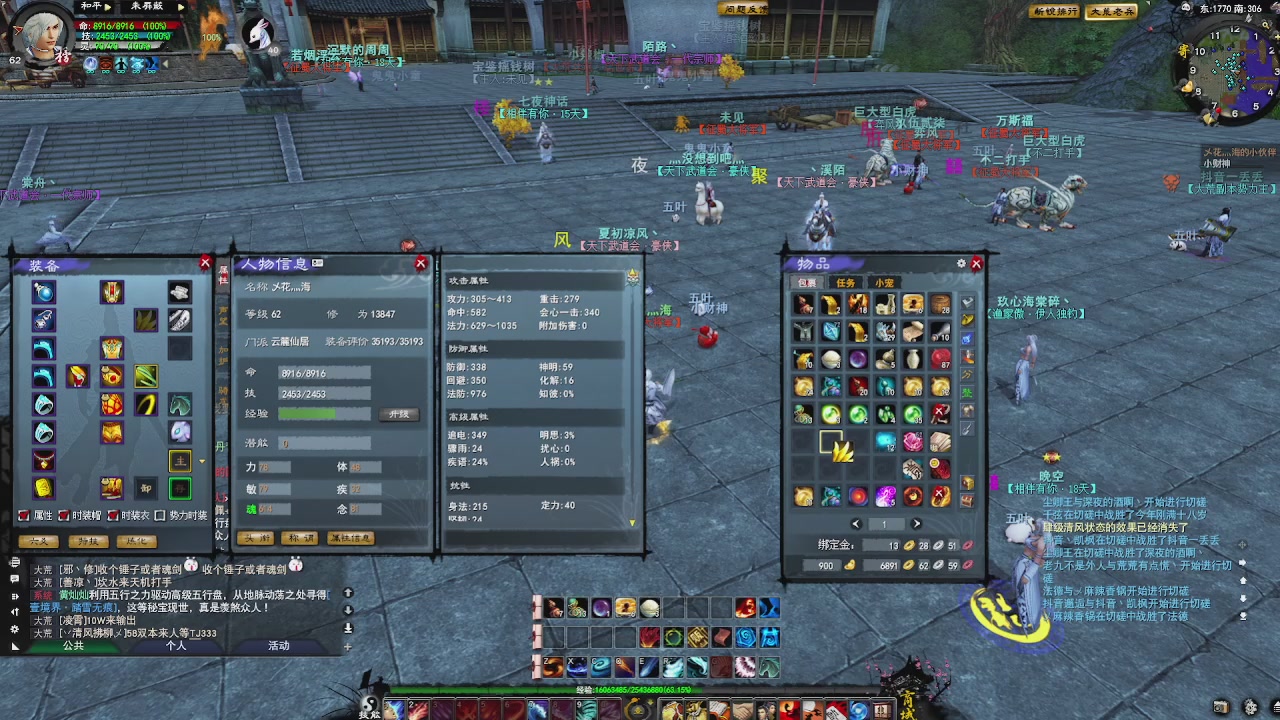Click the 称谓 title button
The image size is (1280, 720).
(300, 538)
